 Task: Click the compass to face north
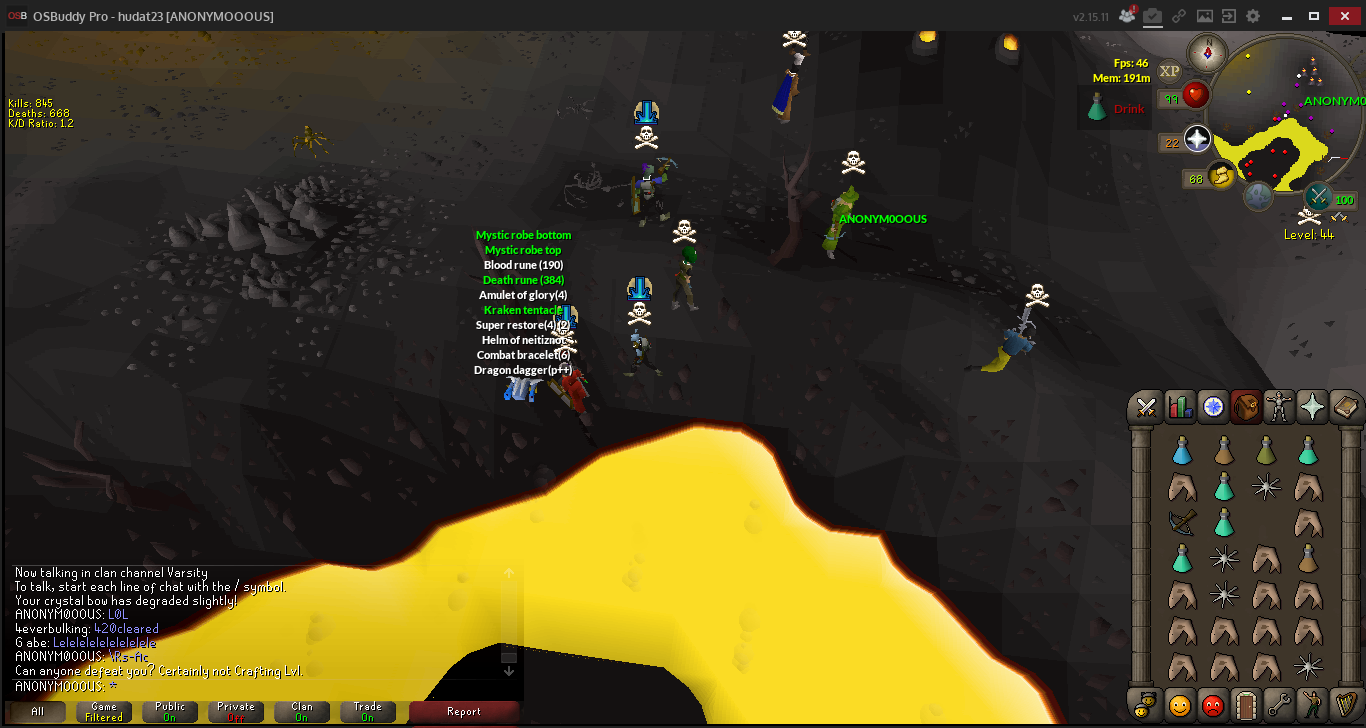[1208, 53]
